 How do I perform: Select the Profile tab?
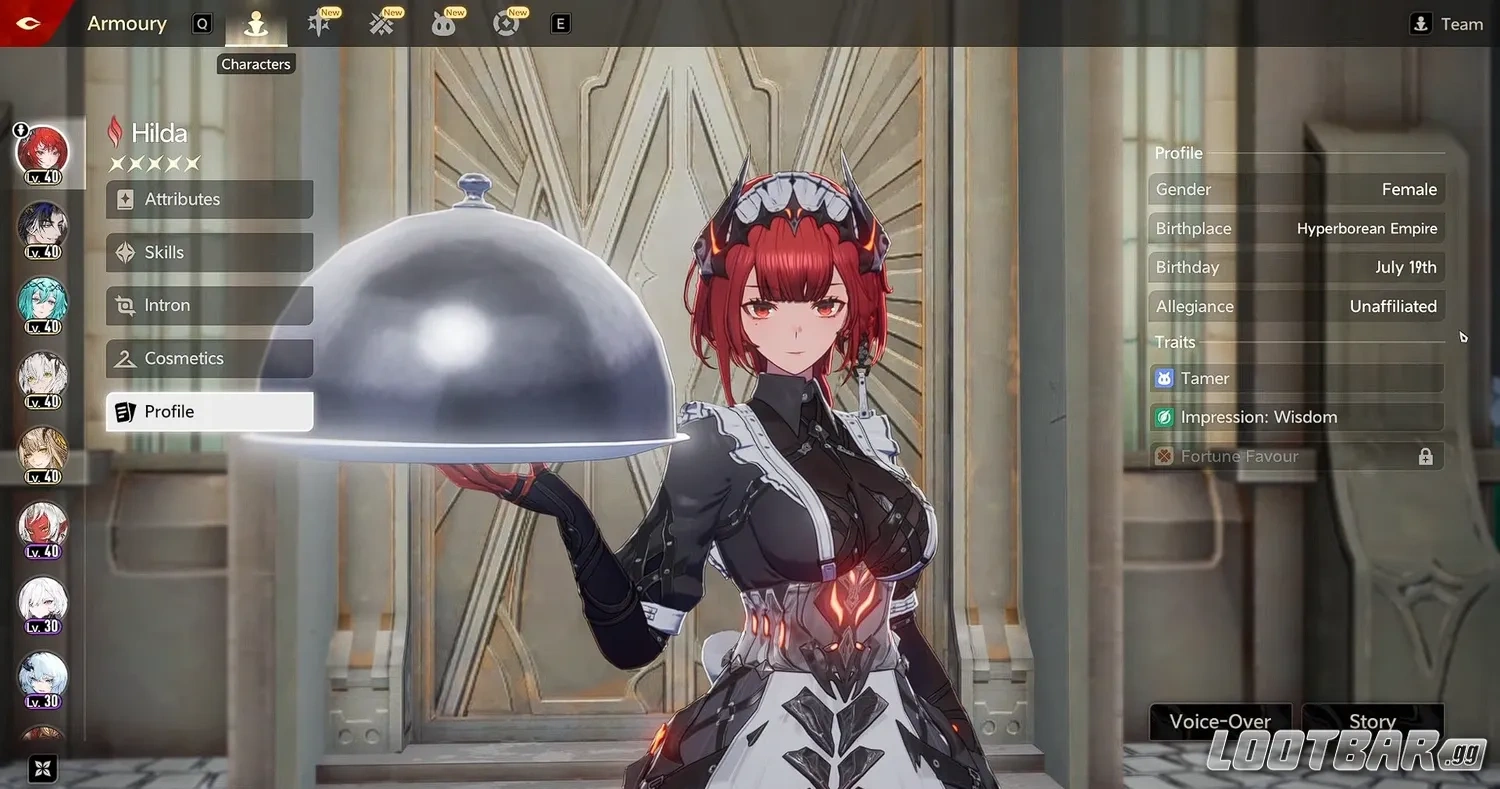tap(209, 411)
